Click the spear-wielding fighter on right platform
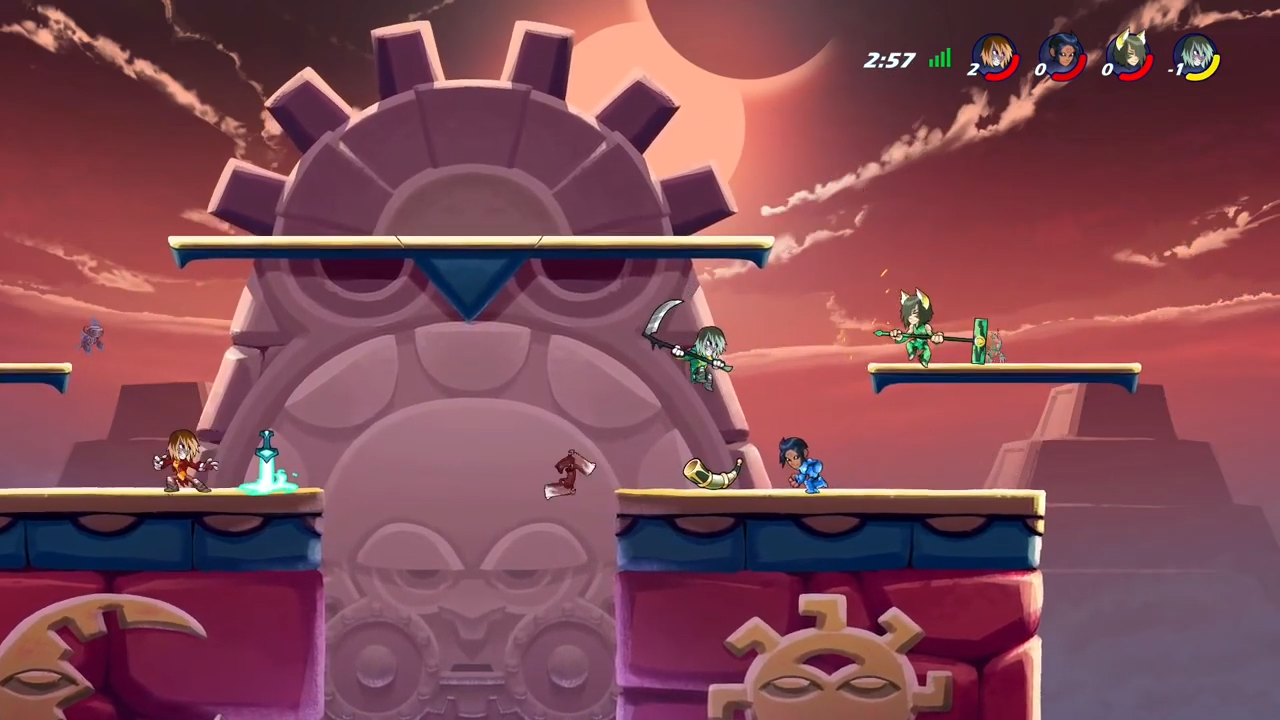 915,330
